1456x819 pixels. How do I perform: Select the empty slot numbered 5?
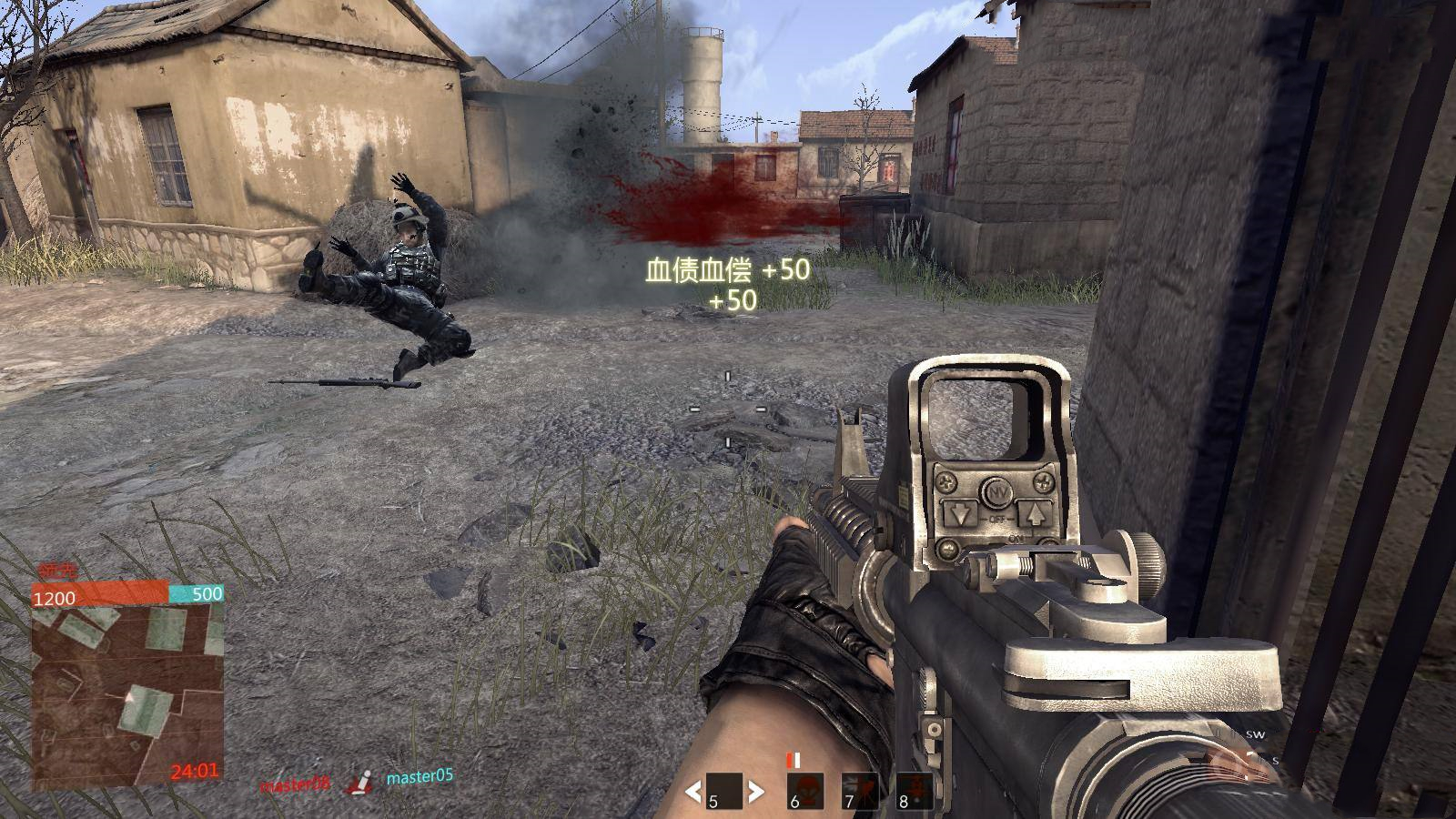pos(724,791)
